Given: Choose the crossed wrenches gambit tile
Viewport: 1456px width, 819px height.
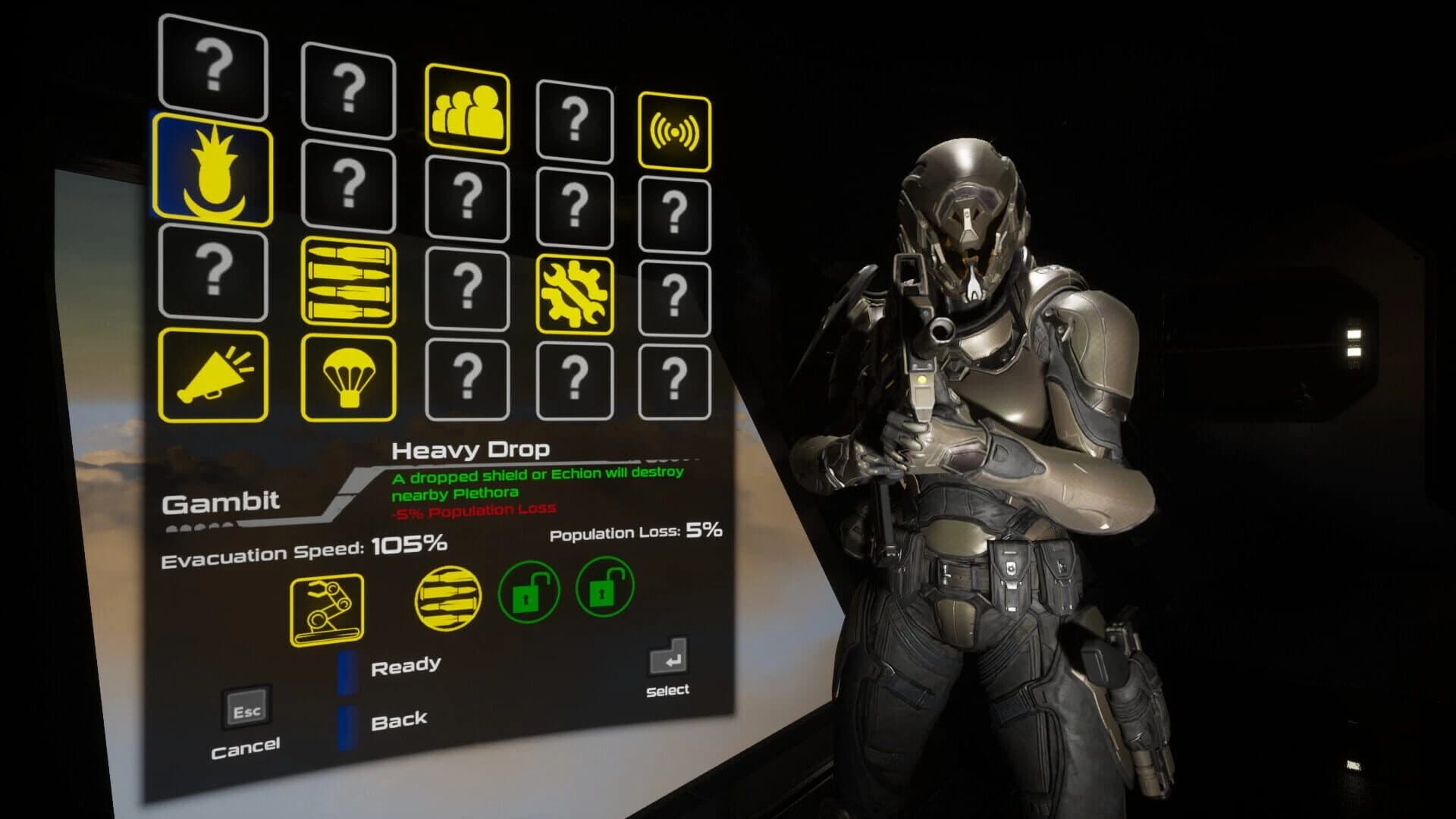Looking at the screenshot, I should 574,294.
